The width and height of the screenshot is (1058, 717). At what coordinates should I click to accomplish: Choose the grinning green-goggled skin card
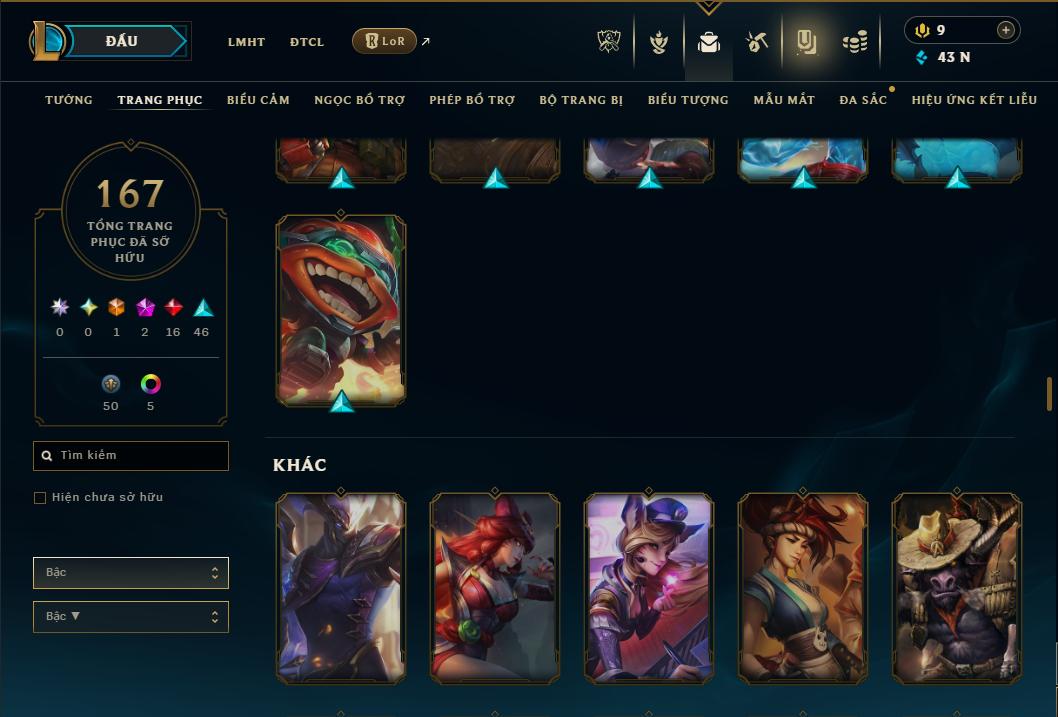tap(341, 310)
